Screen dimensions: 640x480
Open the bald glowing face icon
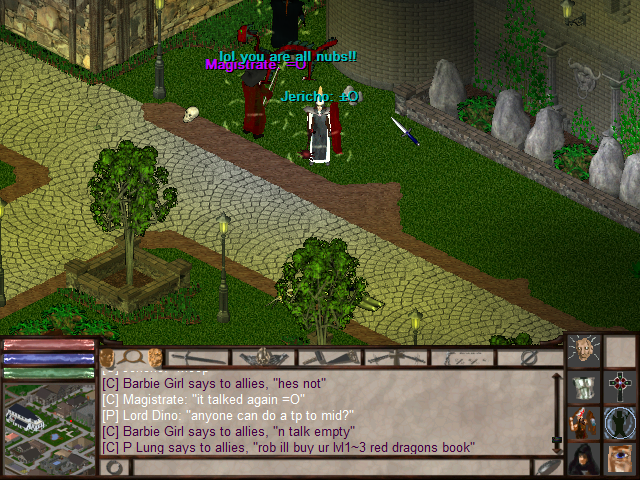[x=583, y=350]
